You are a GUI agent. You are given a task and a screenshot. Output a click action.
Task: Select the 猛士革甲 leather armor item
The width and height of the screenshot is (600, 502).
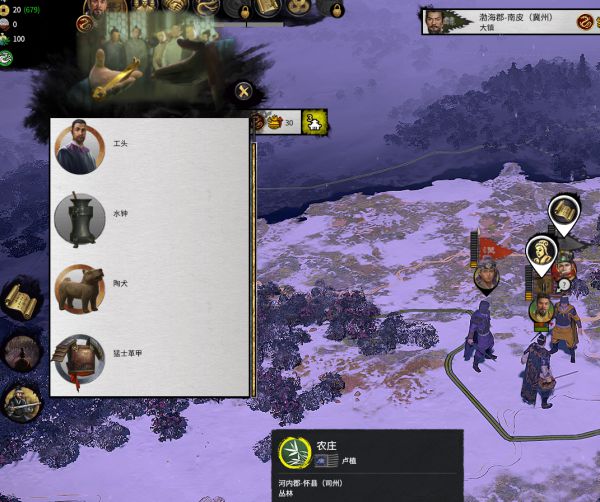(79, 359)
